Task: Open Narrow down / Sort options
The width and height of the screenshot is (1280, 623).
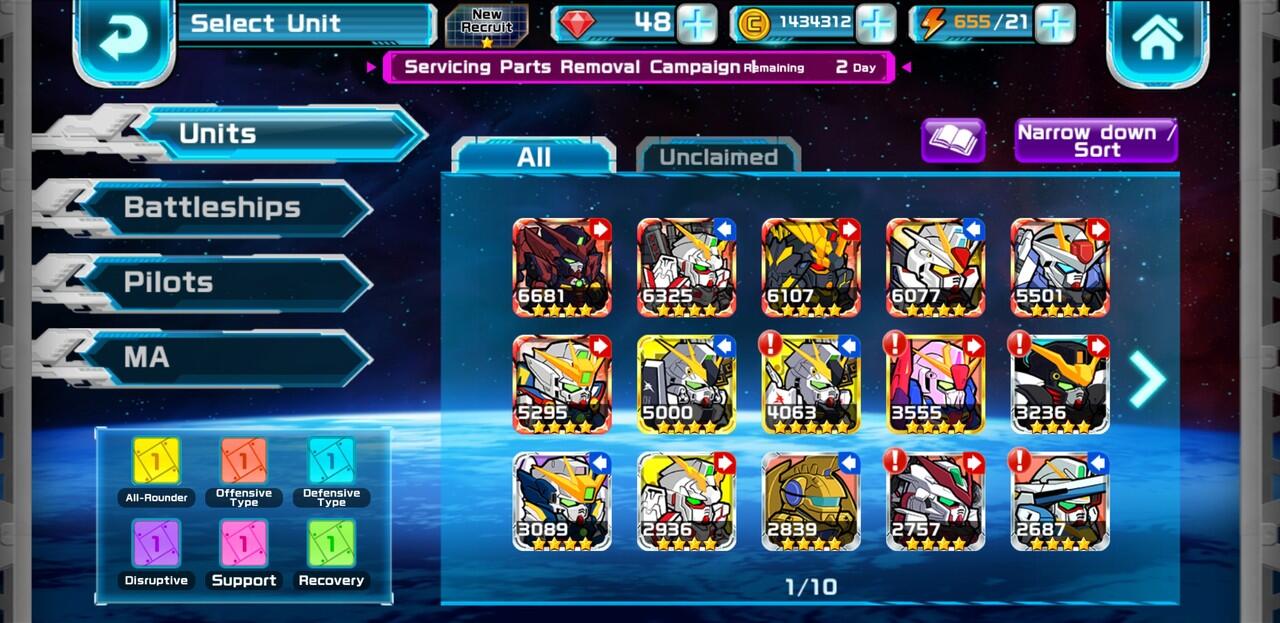Action: coord(1096,141)
